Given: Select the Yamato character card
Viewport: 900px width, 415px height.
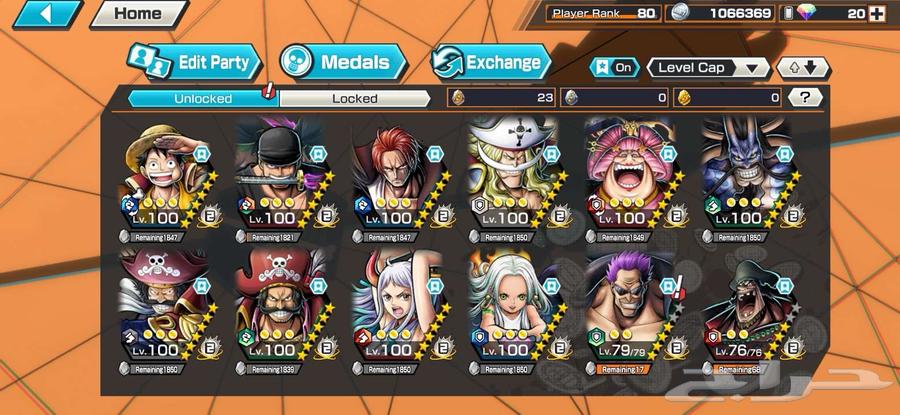Looking at the screenshot, I should pos(398,312).
